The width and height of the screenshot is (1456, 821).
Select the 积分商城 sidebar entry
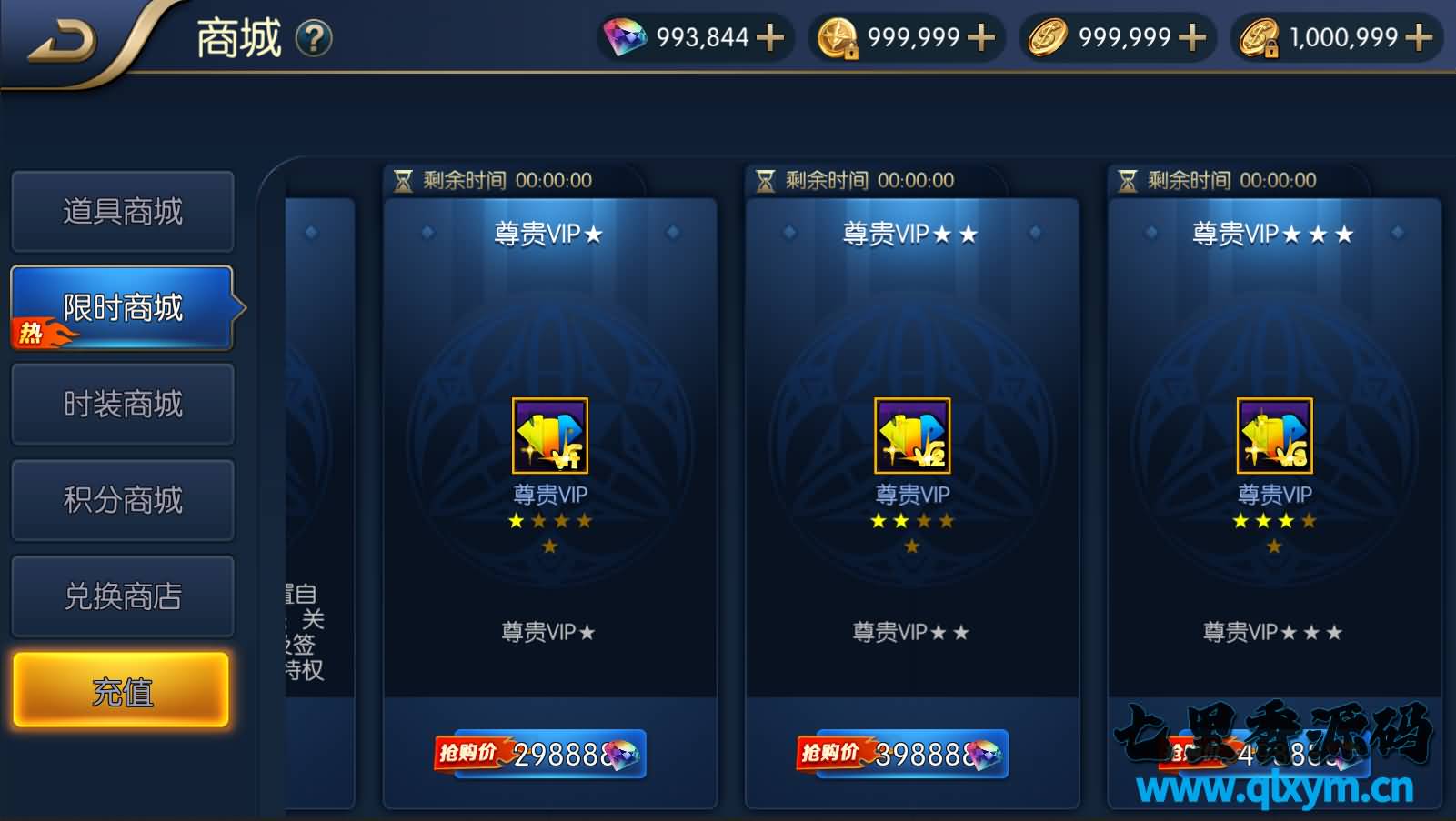(123, 499)
